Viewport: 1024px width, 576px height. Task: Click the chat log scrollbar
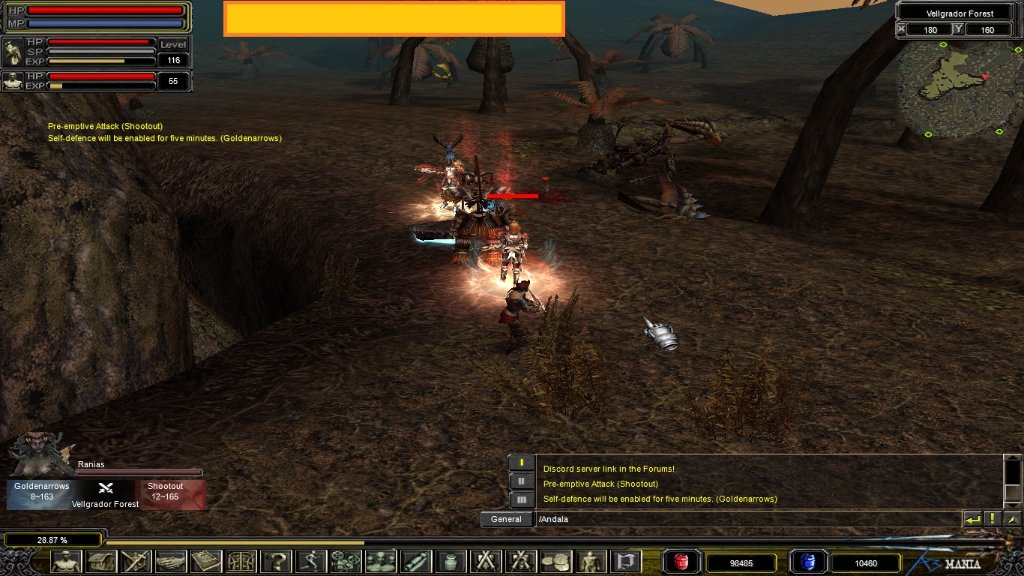(x=1011, y=480)
